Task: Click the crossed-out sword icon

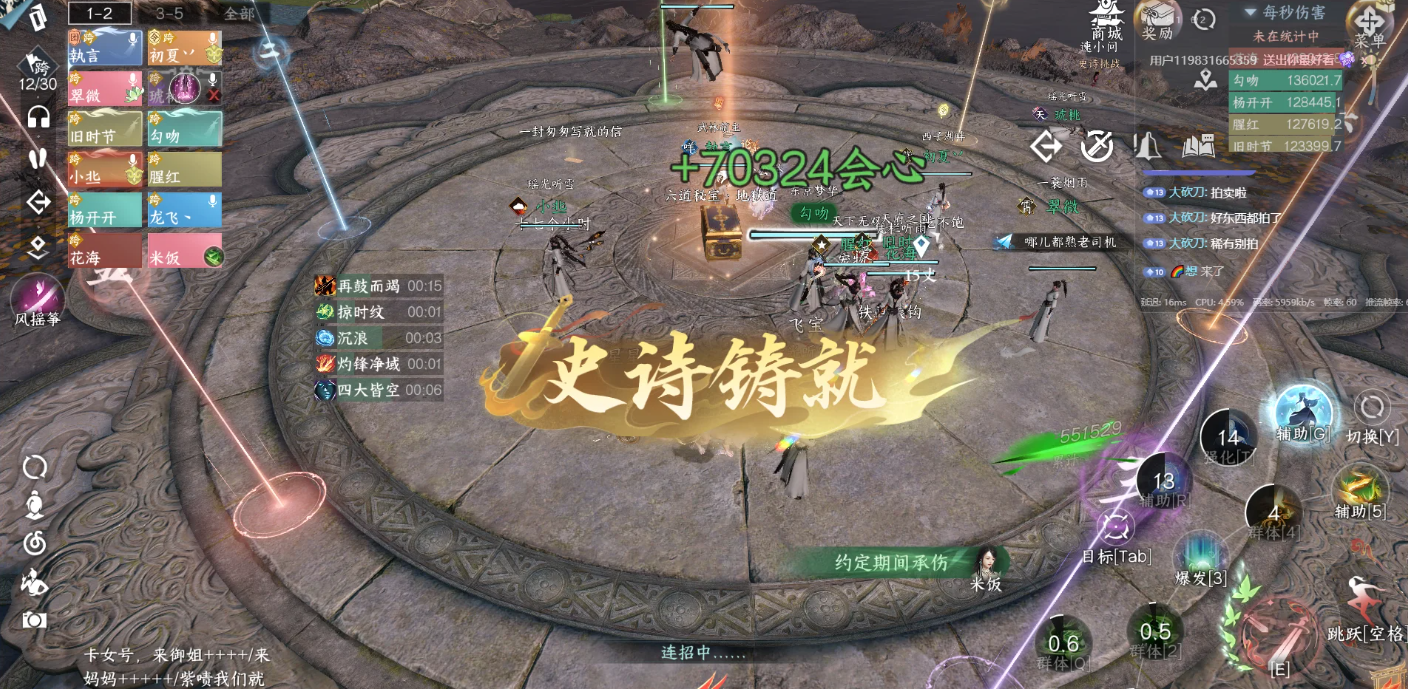Action: click(1097, 146)
